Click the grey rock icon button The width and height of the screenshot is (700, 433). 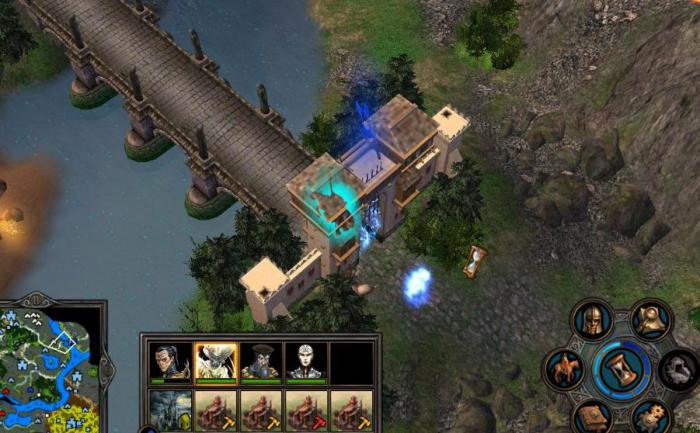[679, 369]
